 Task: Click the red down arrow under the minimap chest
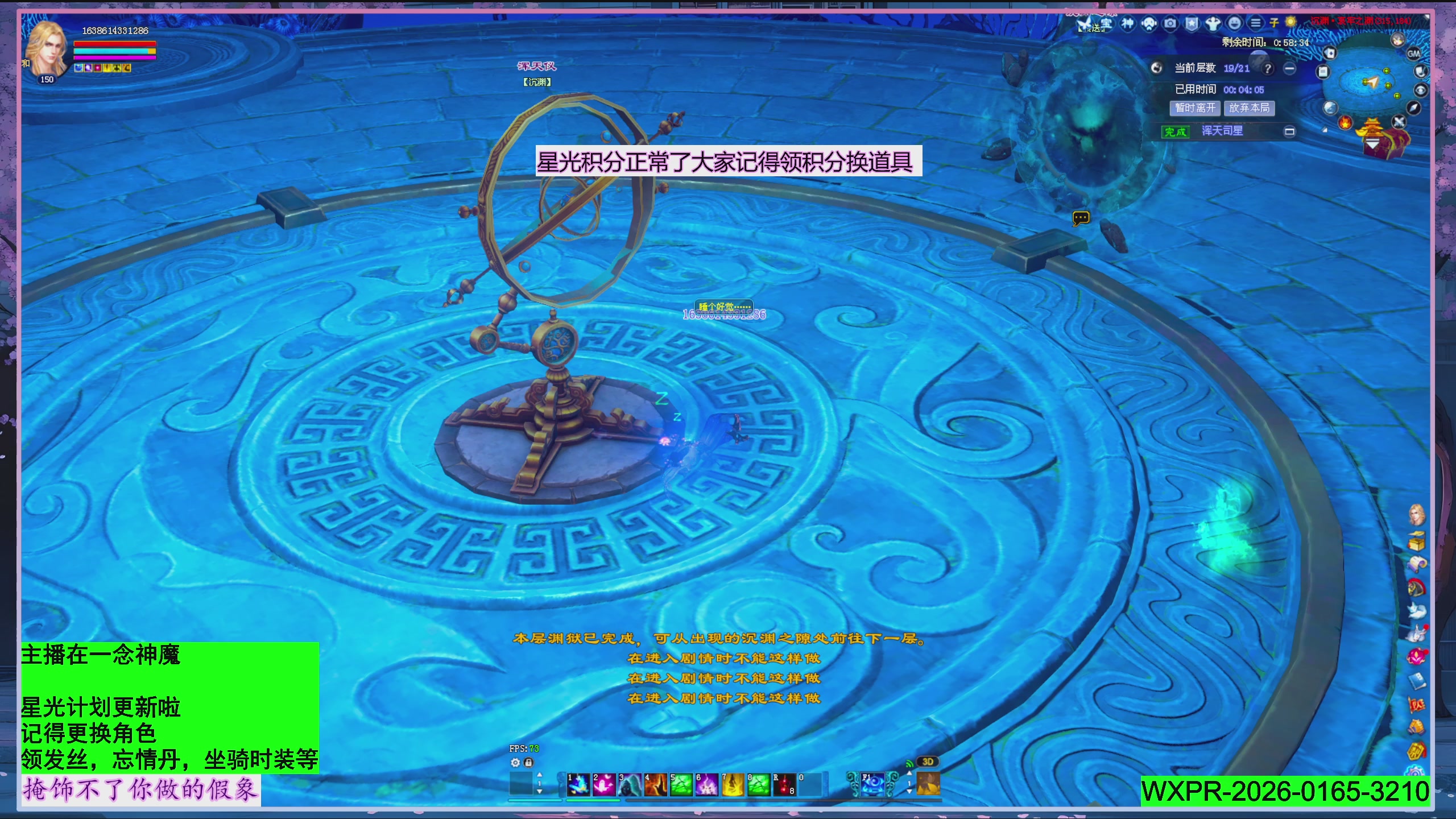pos(1372,142)
